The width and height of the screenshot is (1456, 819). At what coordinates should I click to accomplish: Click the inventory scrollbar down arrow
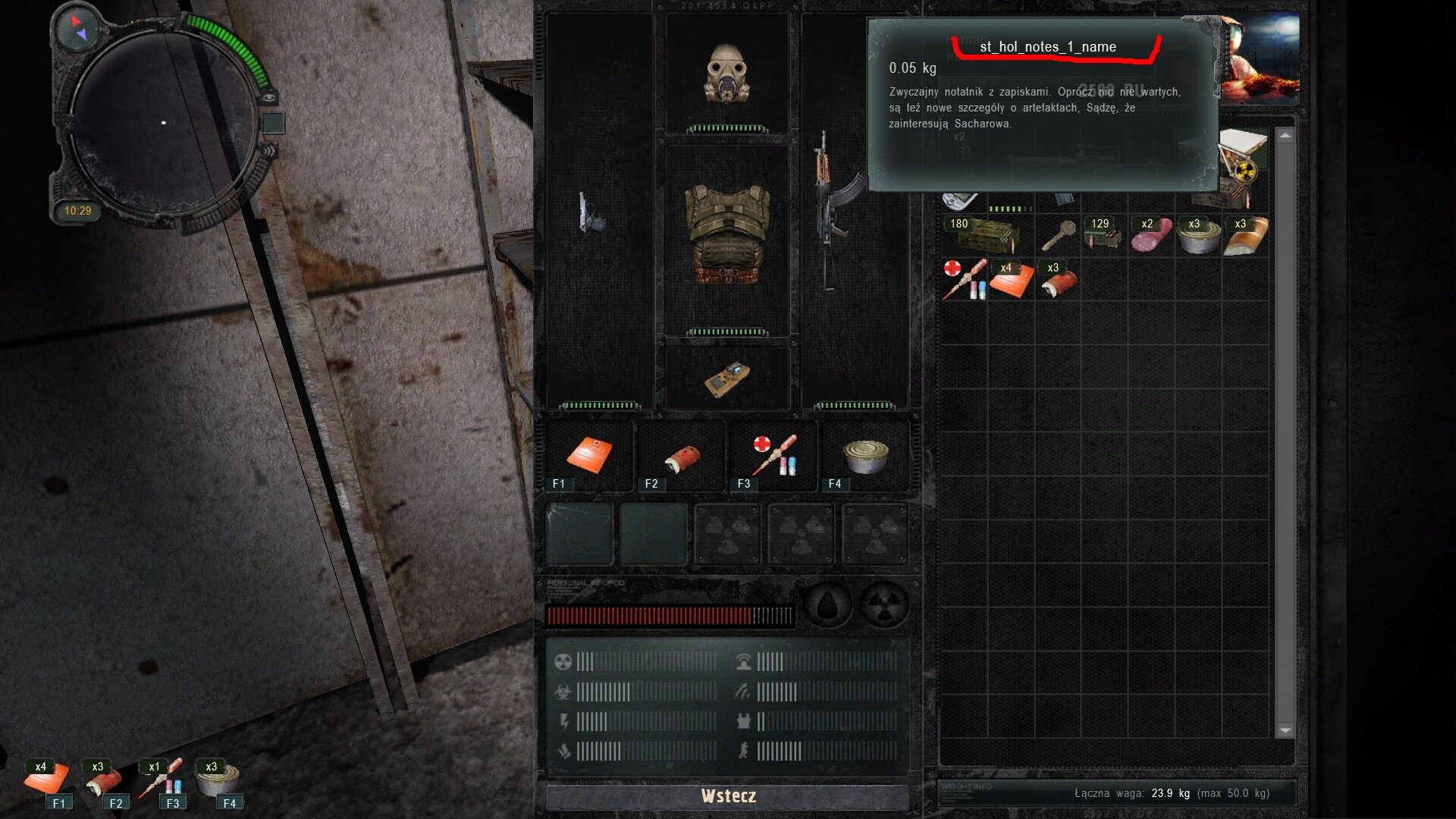click(1285, 730)
